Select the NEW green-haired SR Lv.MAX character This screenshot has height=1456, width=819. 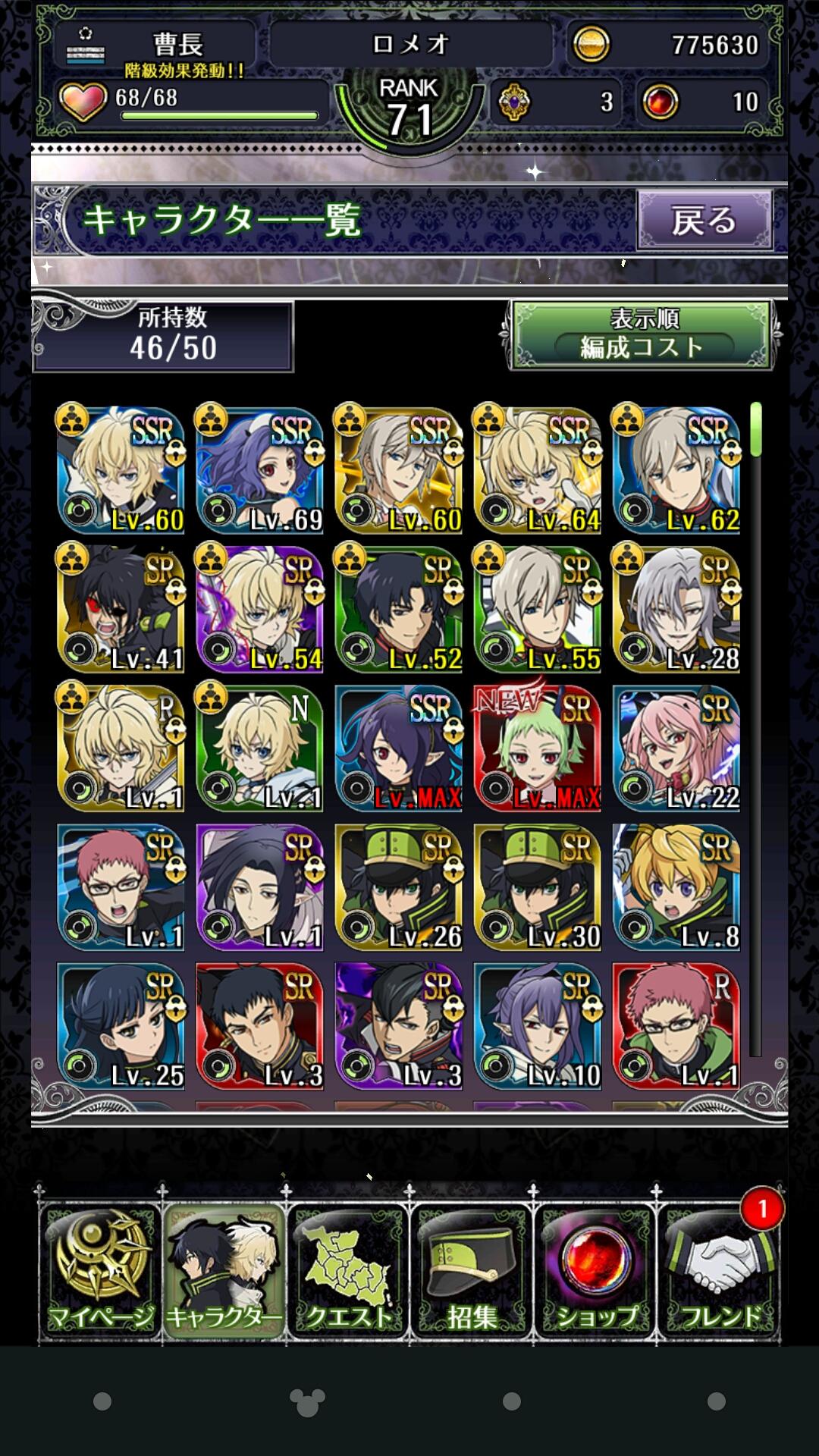click(x=538, y=748)
